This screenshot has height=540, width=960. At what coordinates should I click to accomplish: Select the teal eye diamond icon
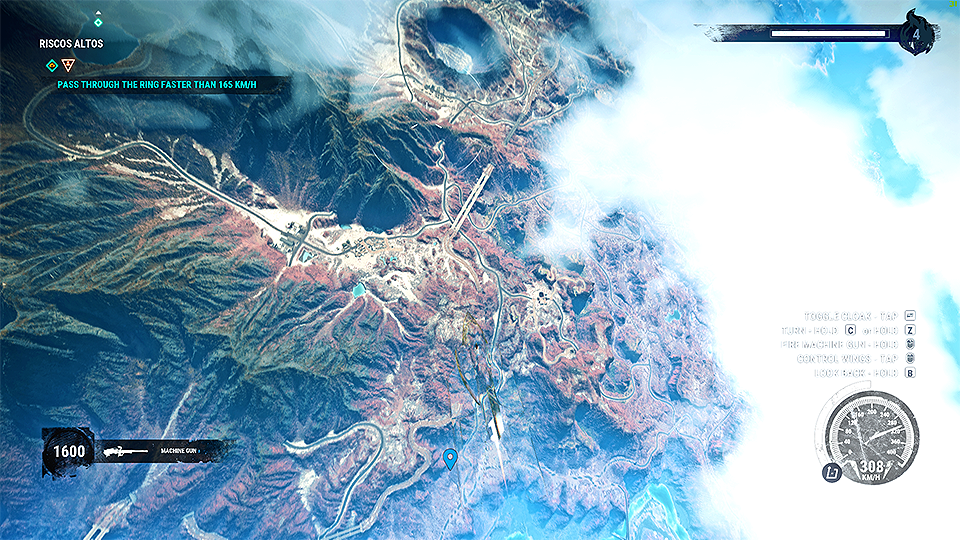point(52,66)
